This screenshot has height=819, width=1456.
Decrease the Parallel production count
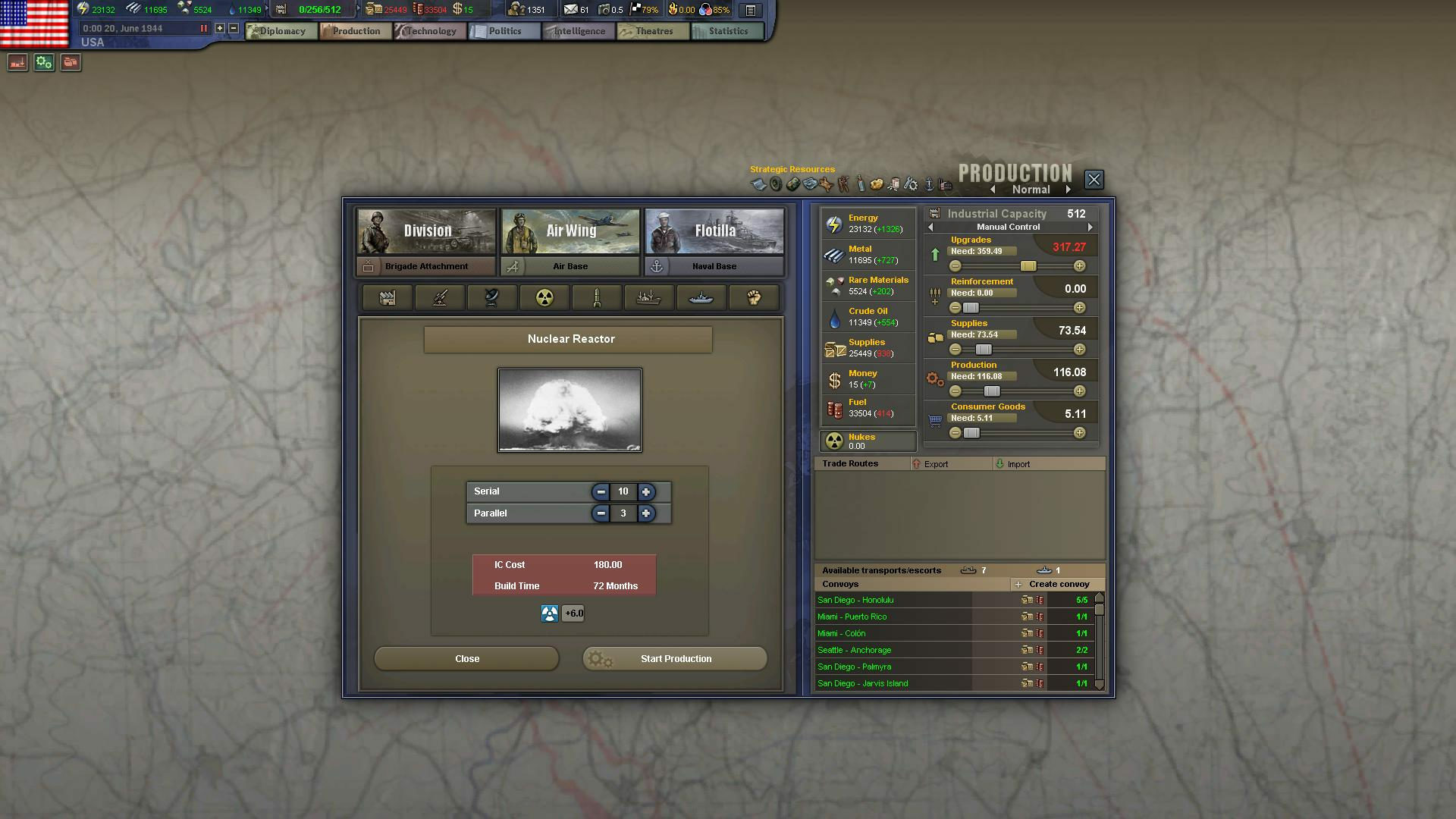coord(600,513)
